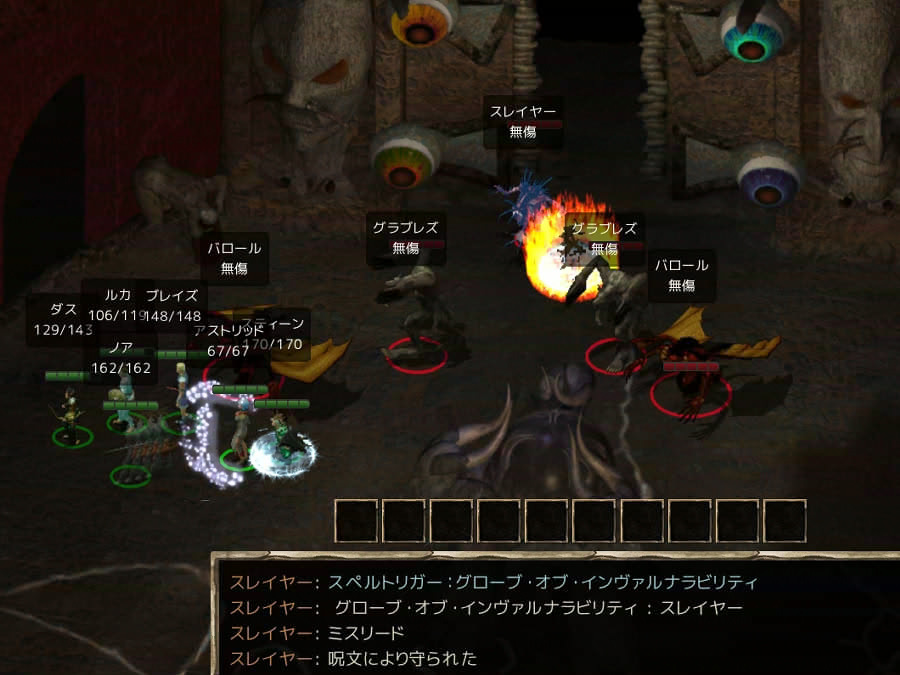
Task: Click the combat message log panel
Action: pos(555,618)
